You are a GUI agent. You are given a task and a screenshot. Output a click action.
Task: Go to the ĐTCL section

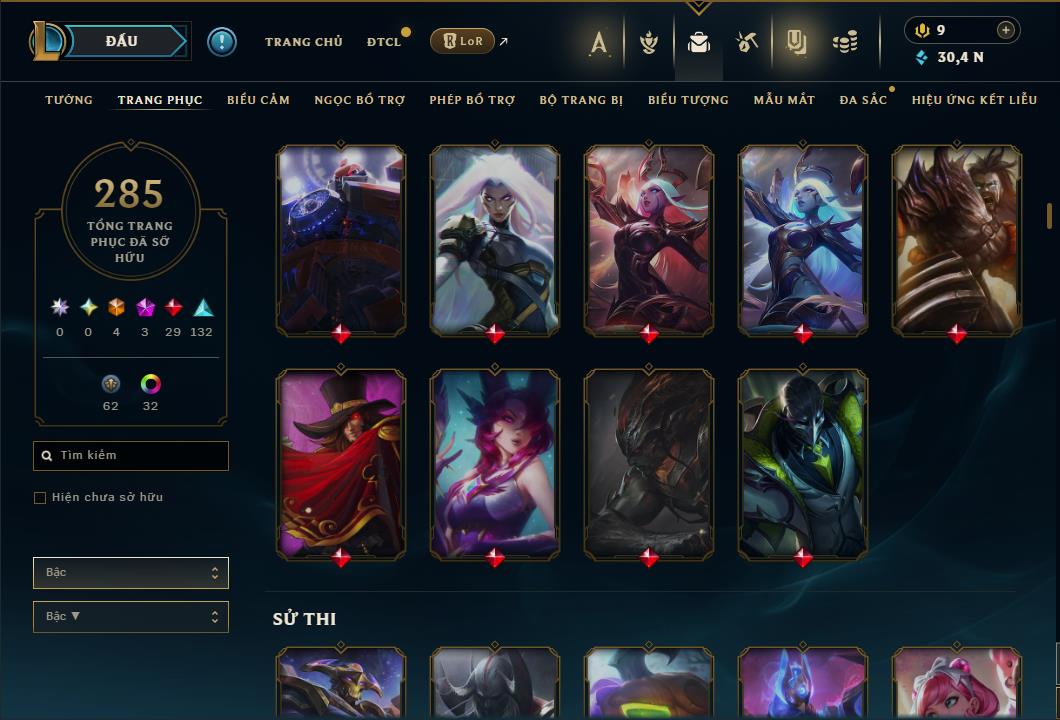pos(383,42)
